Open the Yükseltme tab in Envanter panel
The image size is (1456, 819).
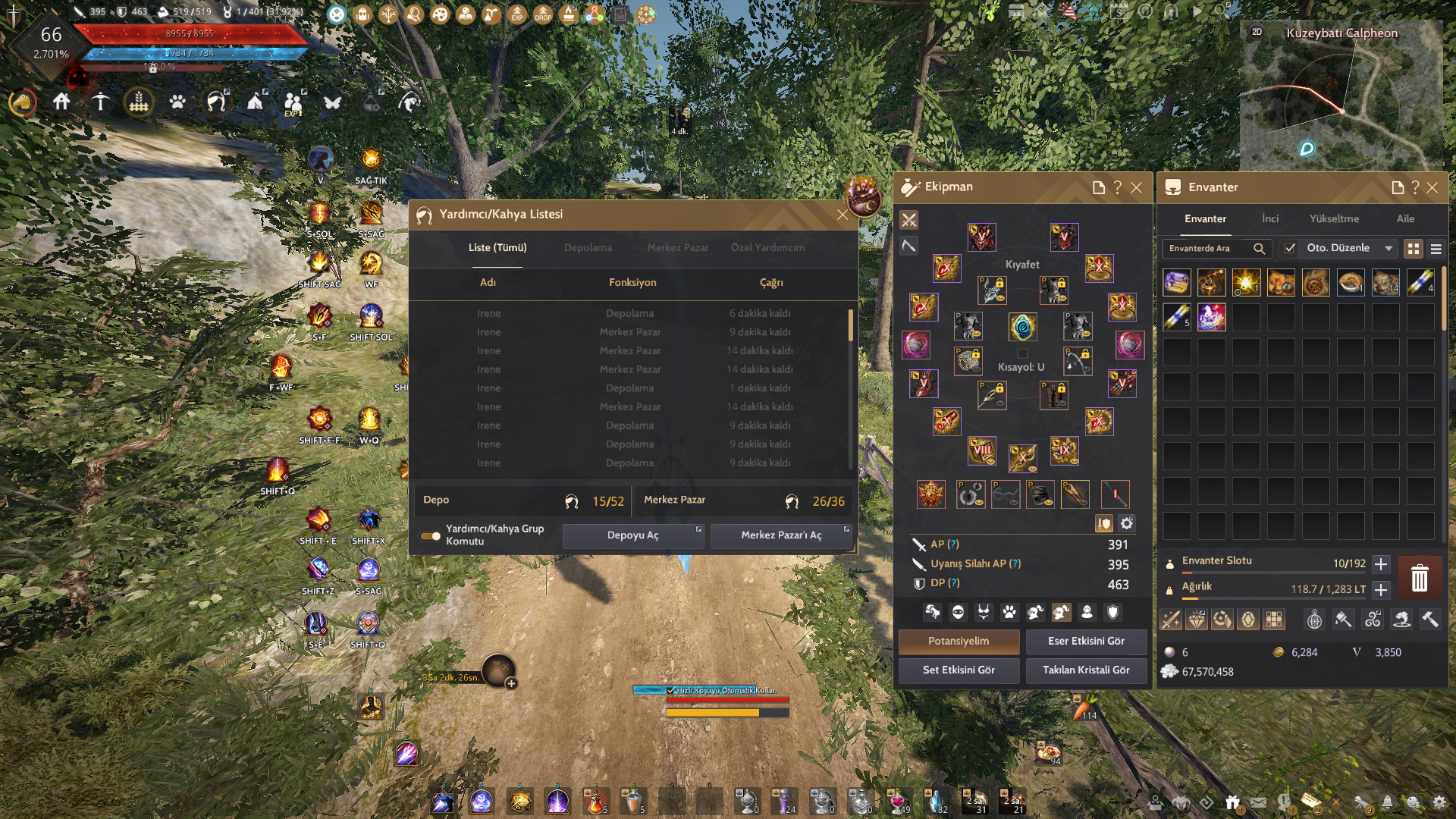tap(1335, 218)
